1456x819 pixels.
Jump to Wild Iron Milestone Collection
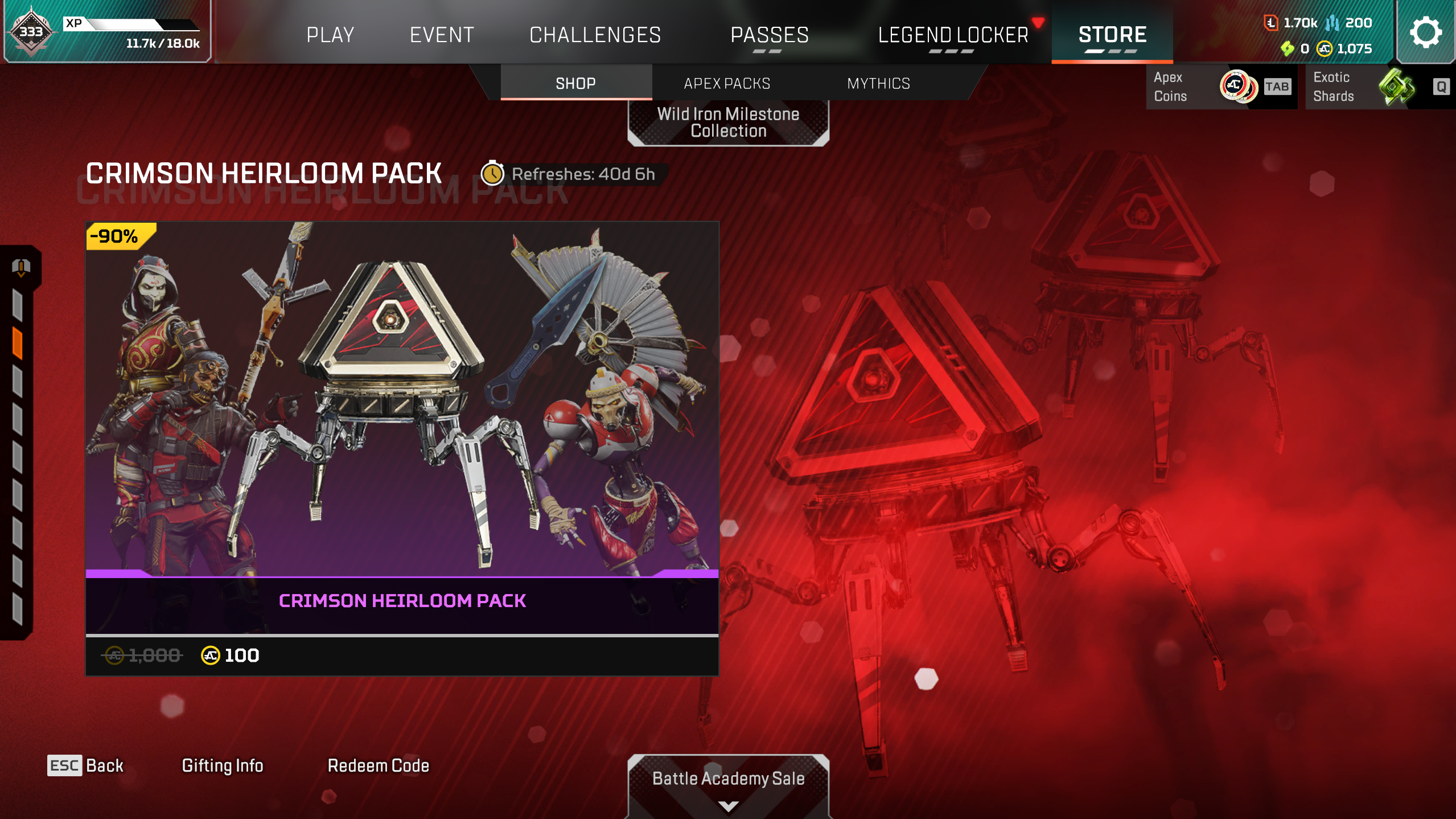(728, 122)
